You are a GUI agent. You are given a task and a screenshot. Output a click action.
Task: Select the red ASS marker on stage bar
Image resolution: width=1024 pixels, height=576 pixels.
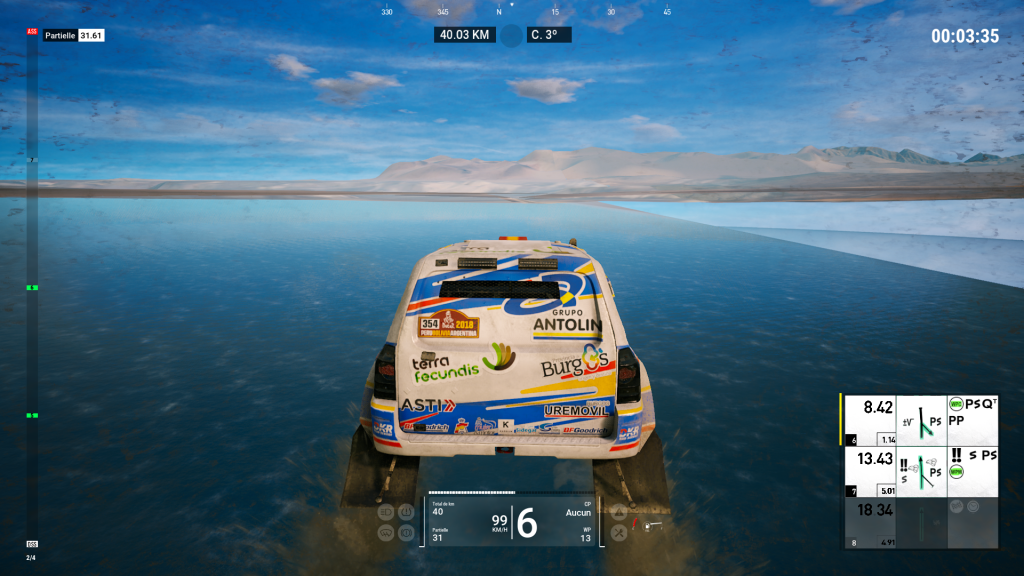pyautogui.click(x=32, y=32)
